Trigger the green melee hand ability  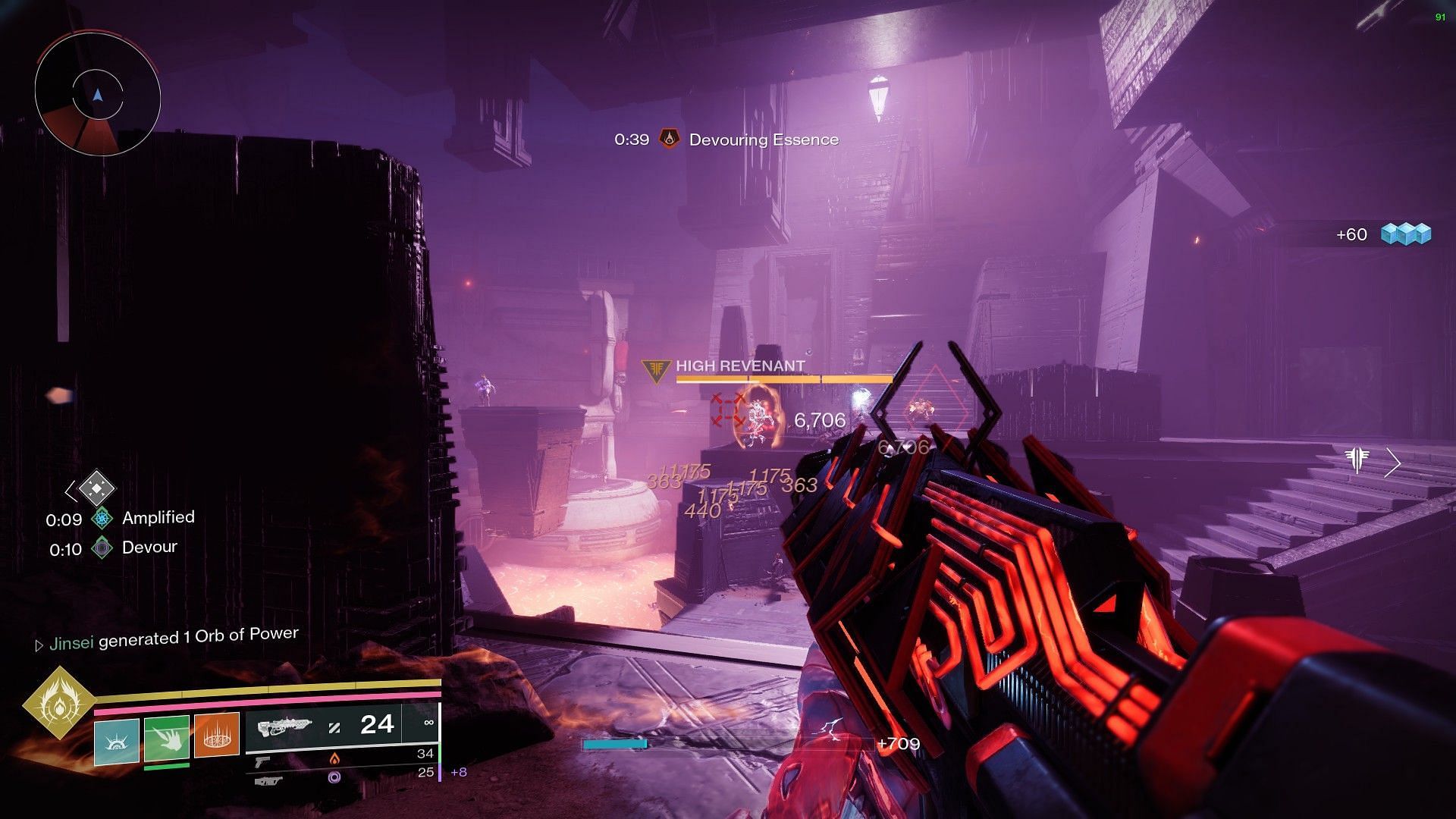[166, 739]
